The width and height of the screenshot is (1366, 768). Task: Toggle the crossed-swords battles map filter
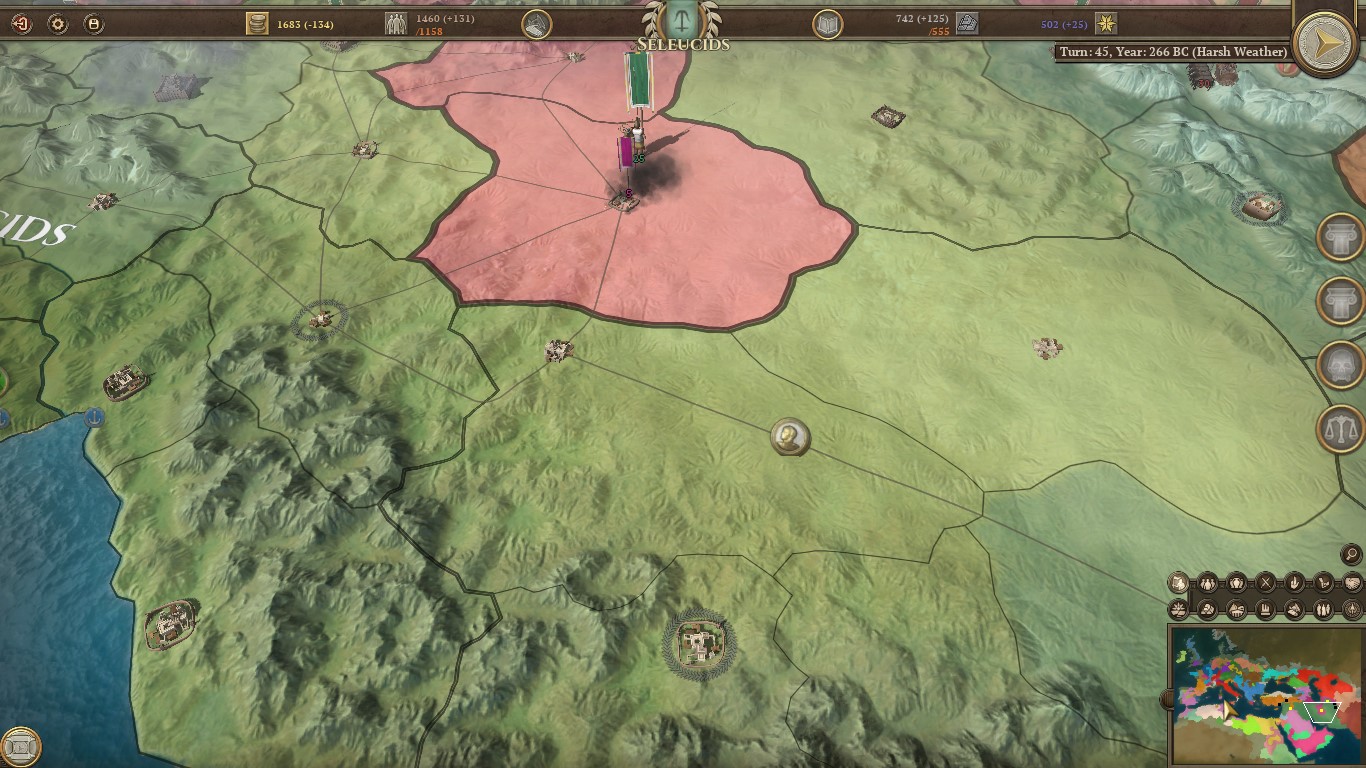(x=1265, y=581)
